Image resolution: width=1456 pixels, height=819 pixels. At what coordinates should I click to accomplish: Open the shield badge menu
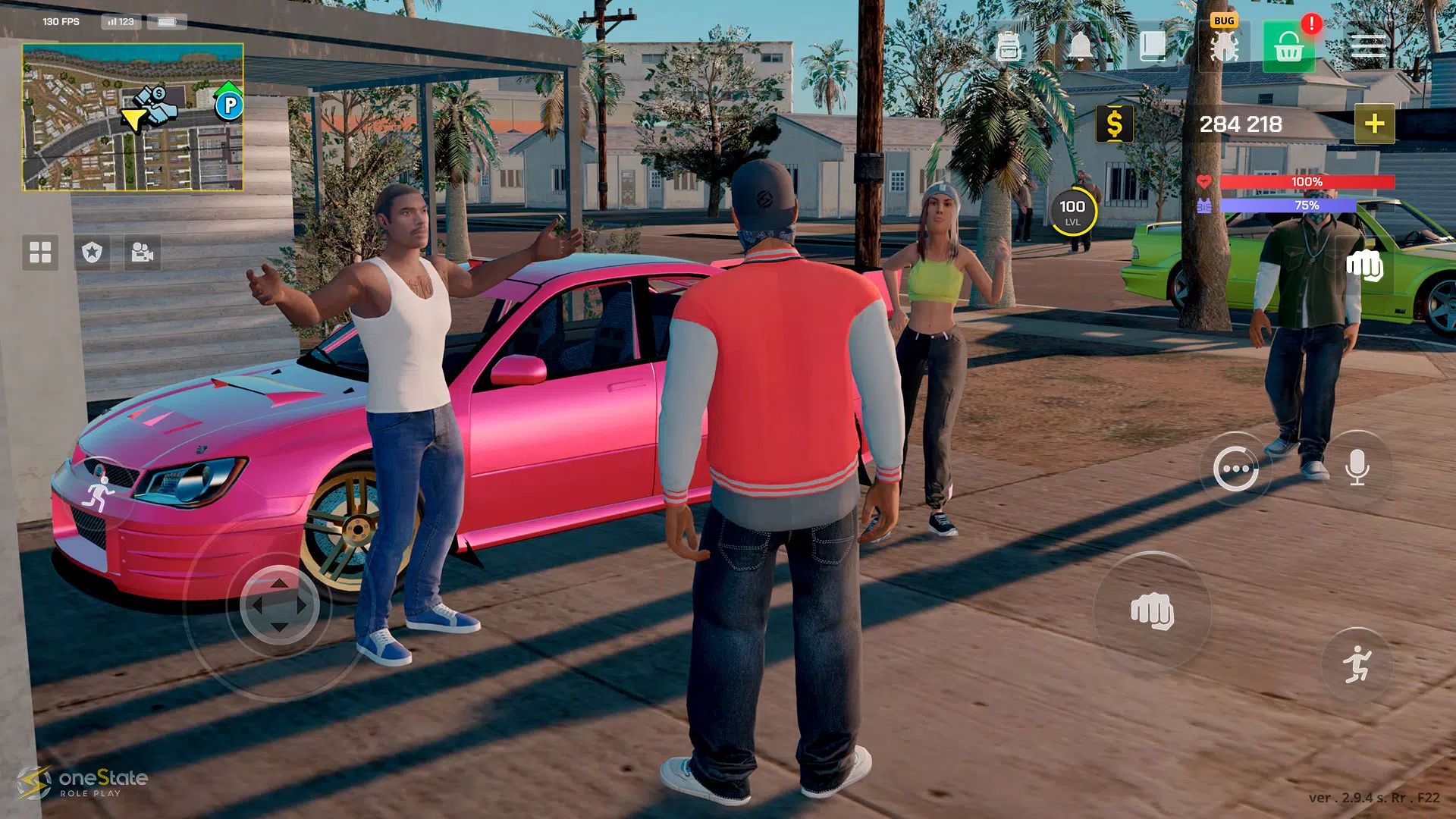93,253
